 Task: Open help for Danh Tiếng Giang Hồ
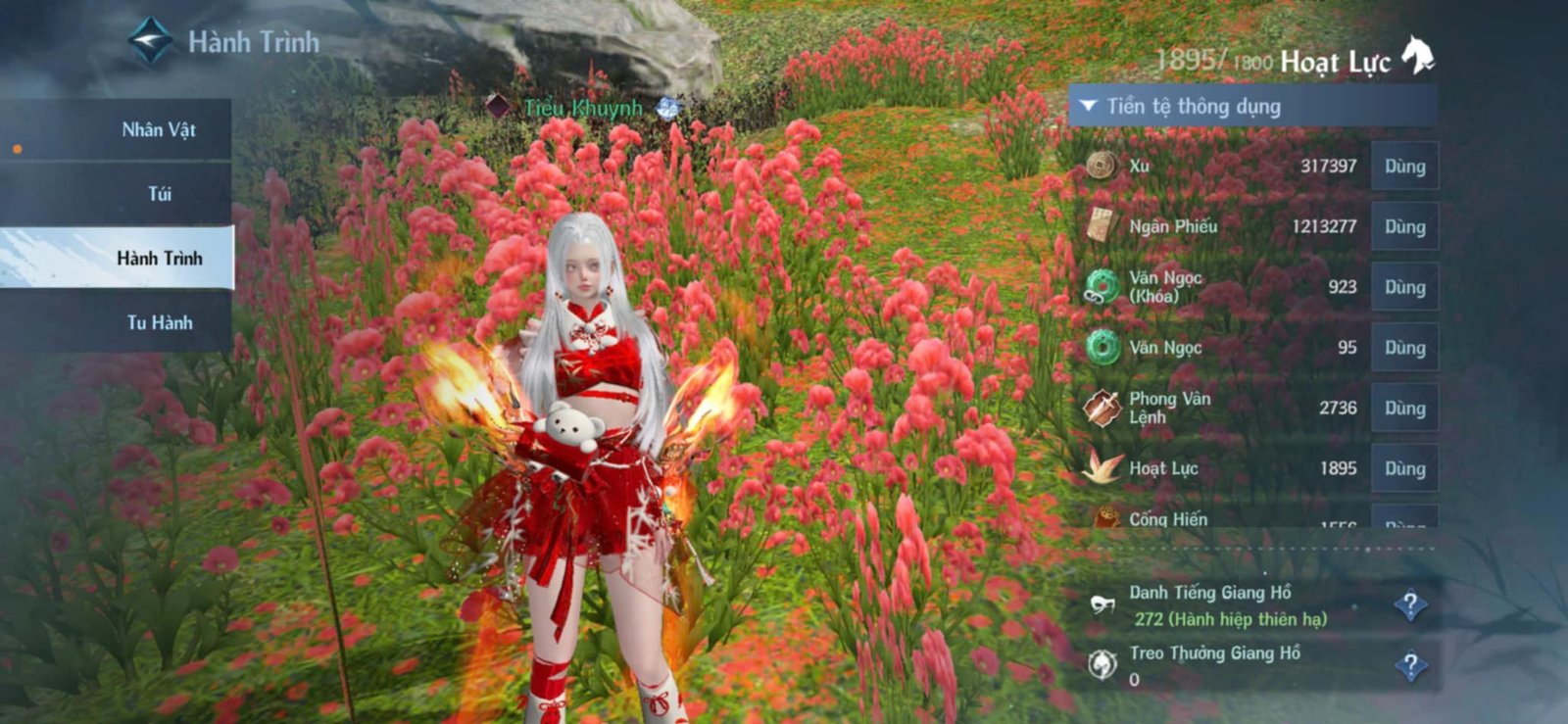(1411, 603)
